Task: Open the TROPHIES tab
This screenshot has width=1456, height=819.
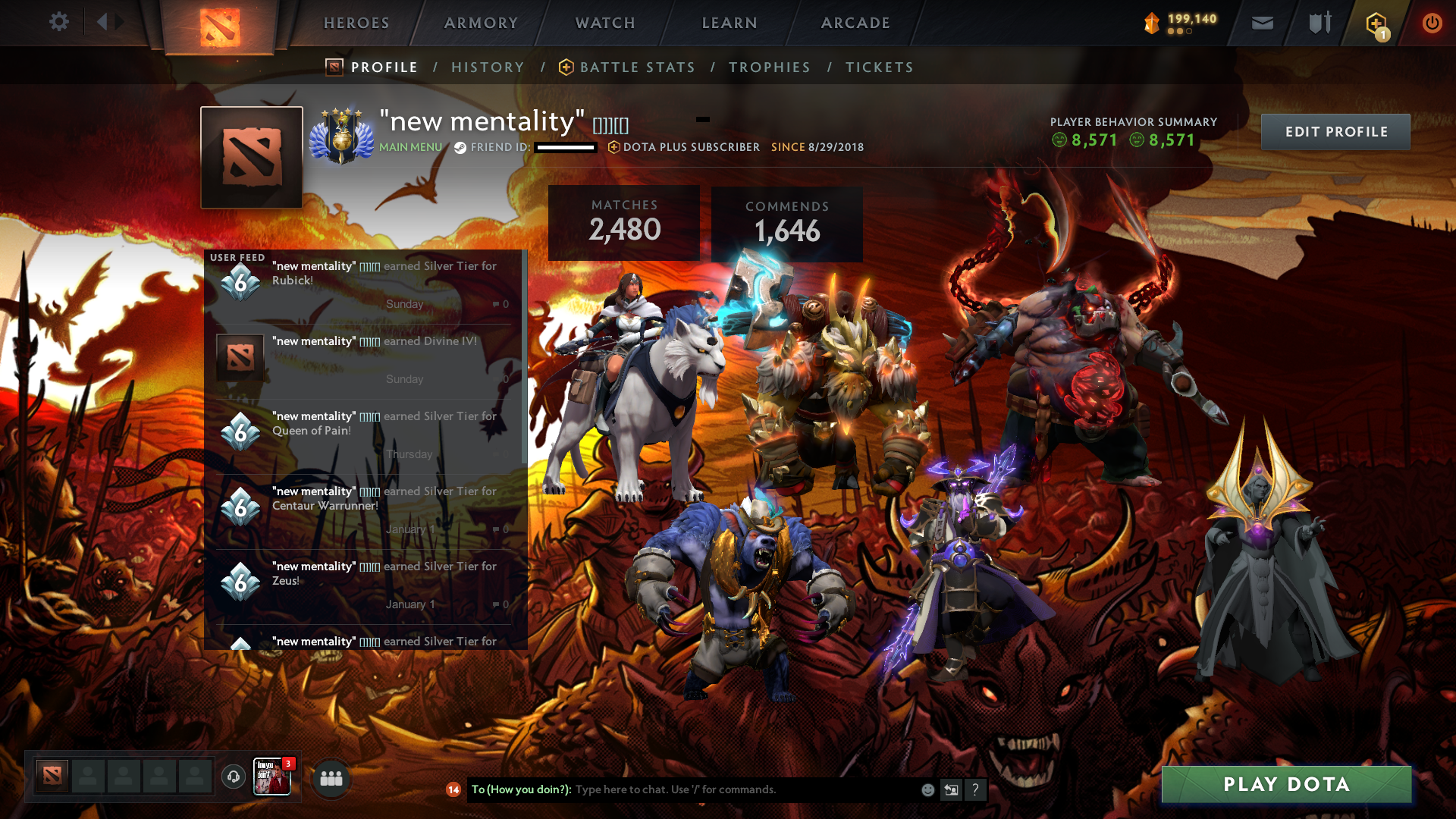Action: pyautogui.click(x=769, y=67)
